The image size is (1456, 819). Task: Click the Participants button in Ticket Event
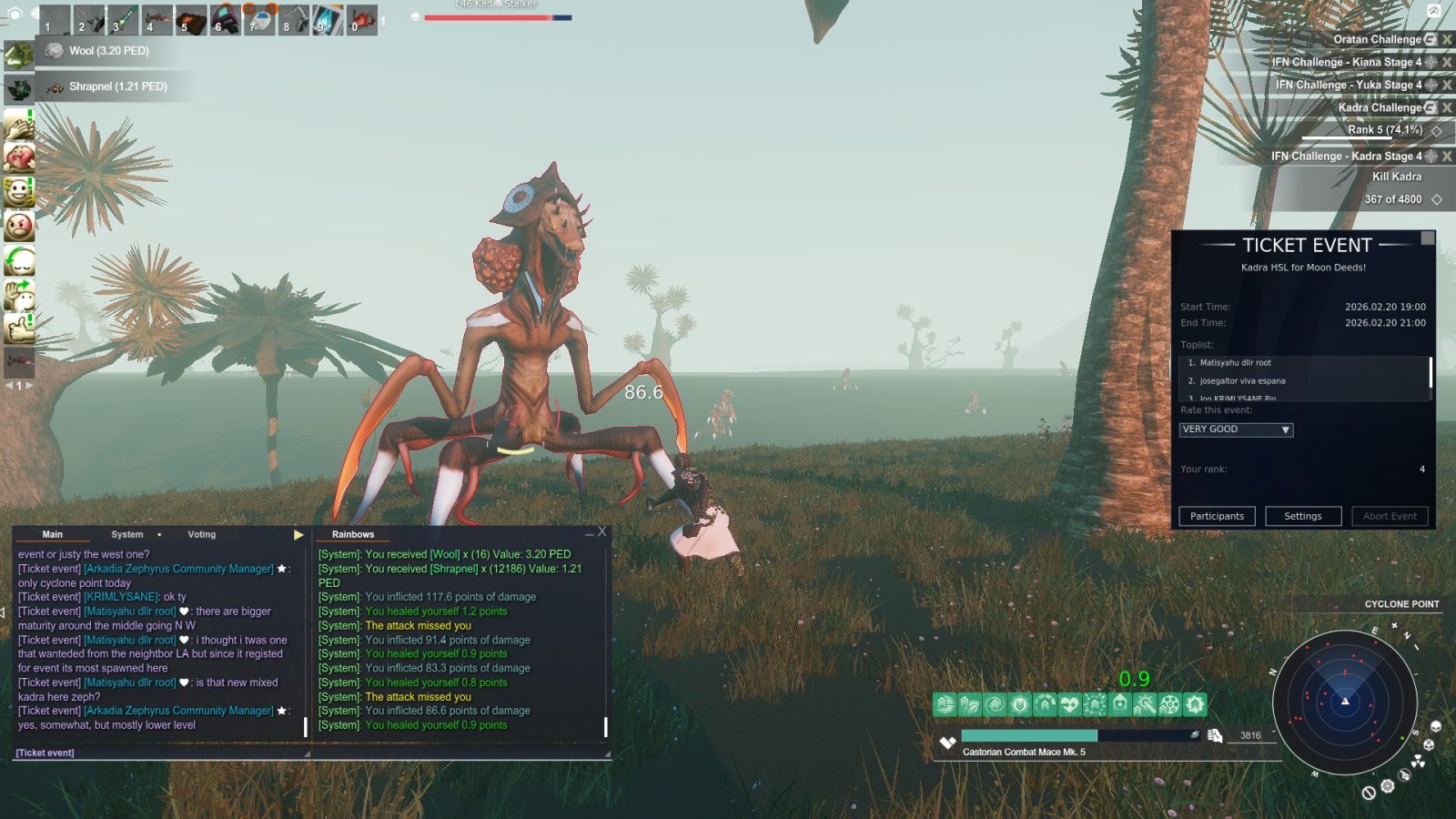click(1218, 516)
